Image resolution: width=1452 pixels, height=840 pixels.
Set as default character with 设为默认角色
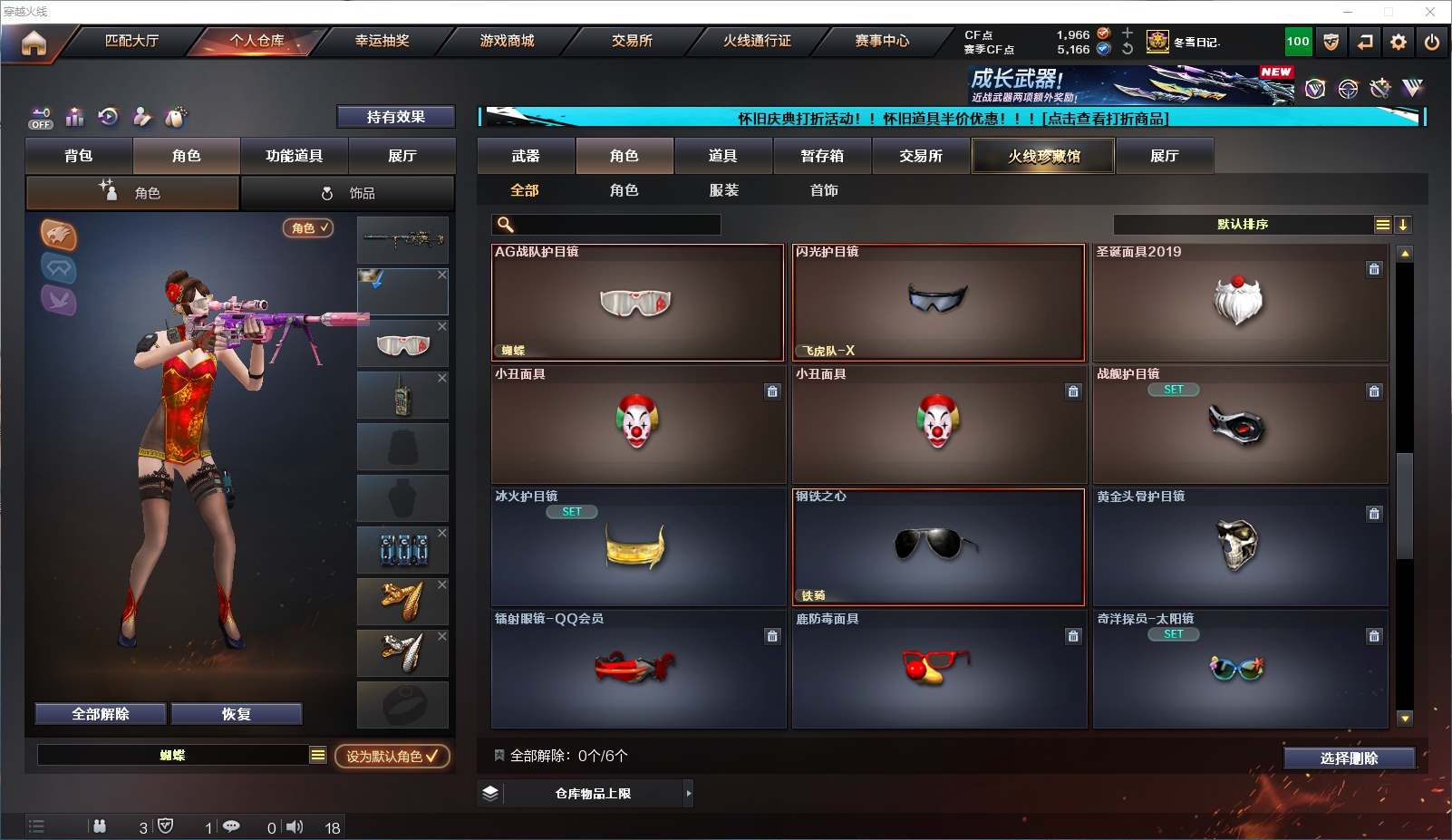(392, 756)
